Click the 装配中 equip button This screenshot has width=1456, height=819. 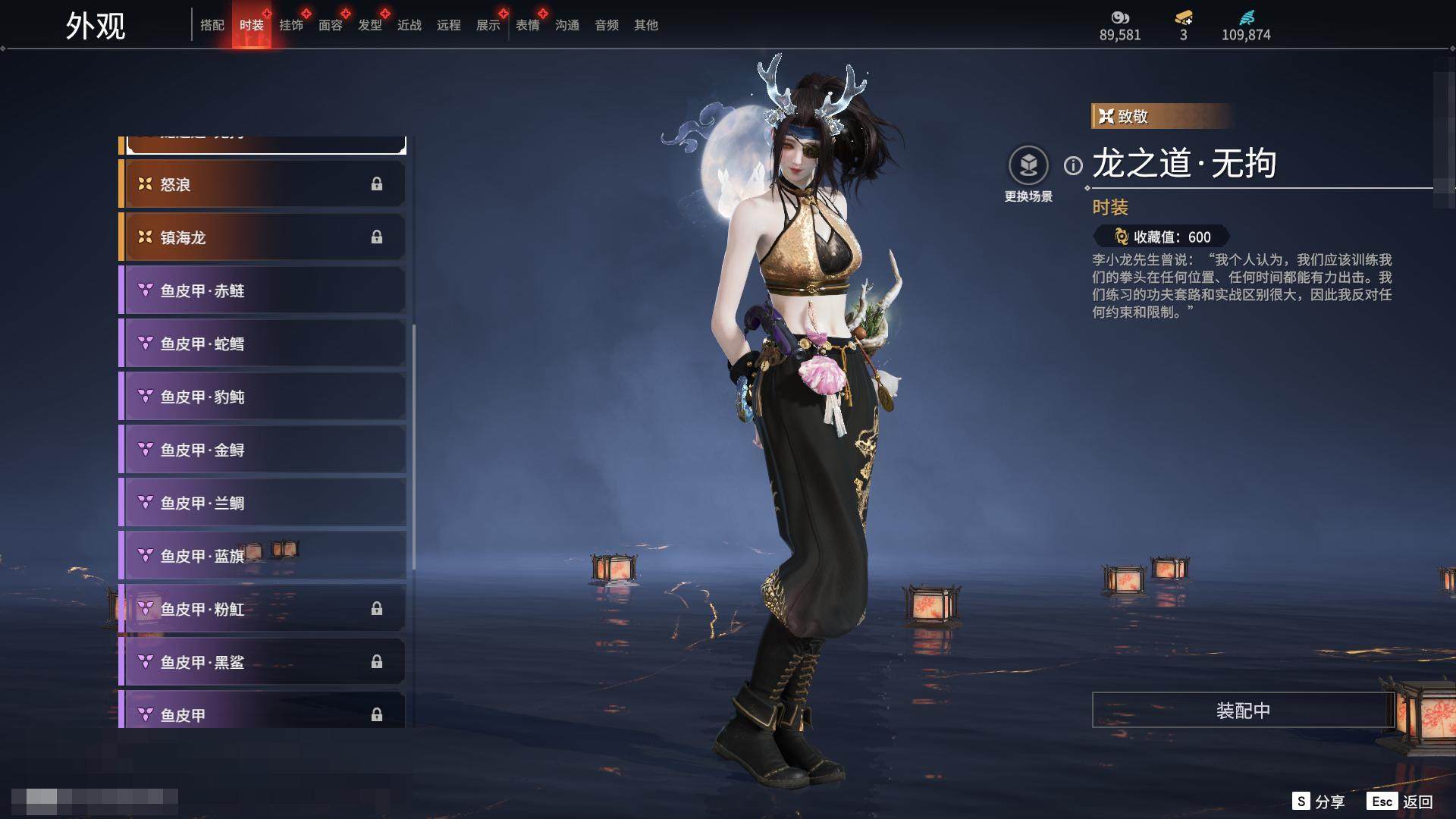pyautogui.click(x=1243, y=711)
